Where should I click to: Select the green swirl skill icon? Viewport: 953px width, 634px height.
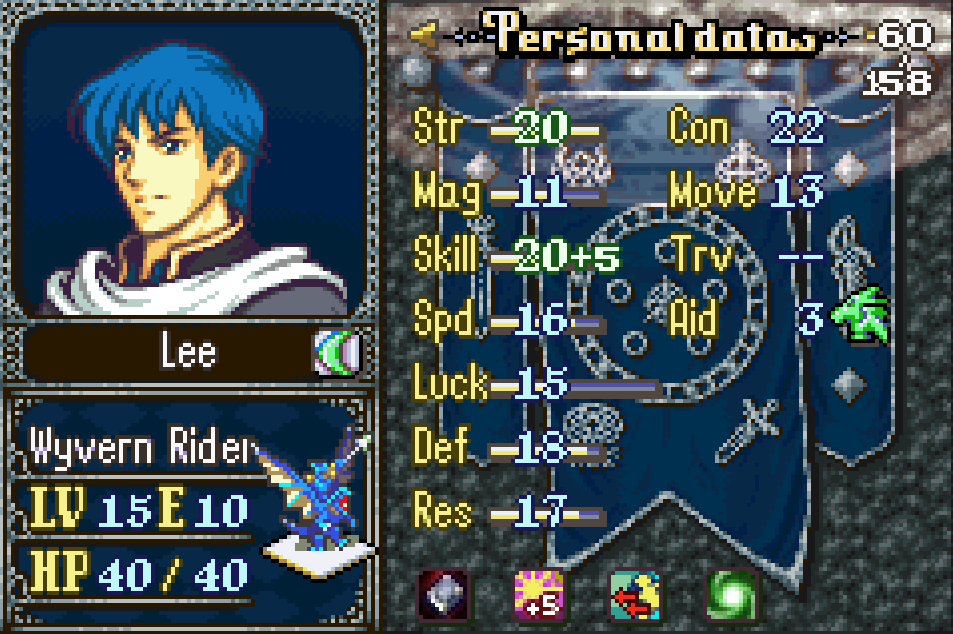click(730, 596)
